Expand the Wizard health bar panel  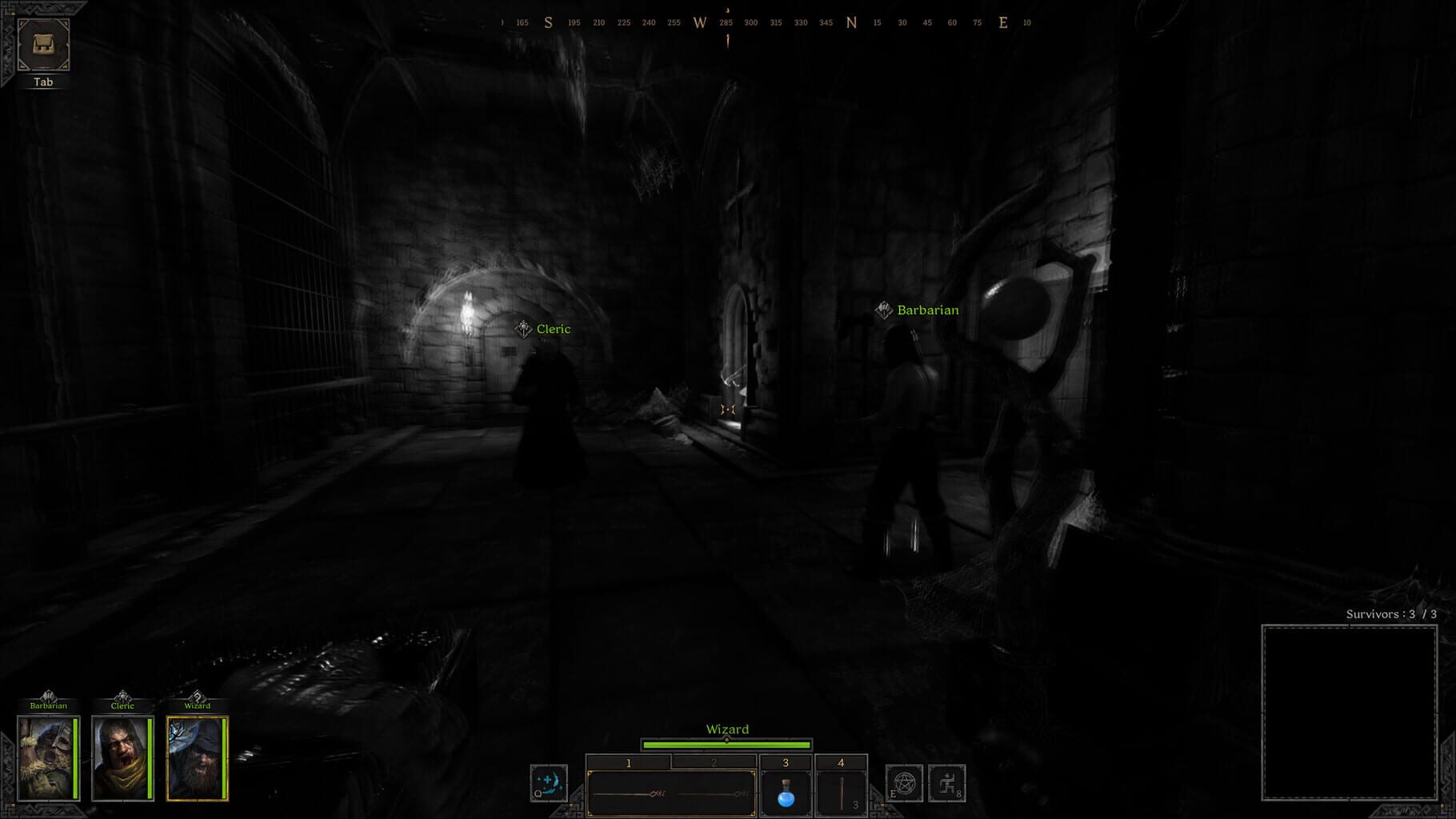coord(726,744)
